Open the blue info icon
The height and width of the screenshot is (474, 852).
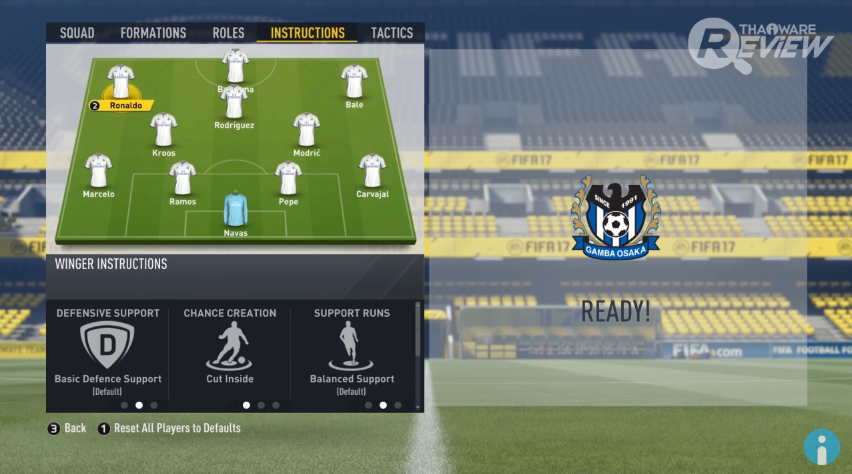click(821, 447)
